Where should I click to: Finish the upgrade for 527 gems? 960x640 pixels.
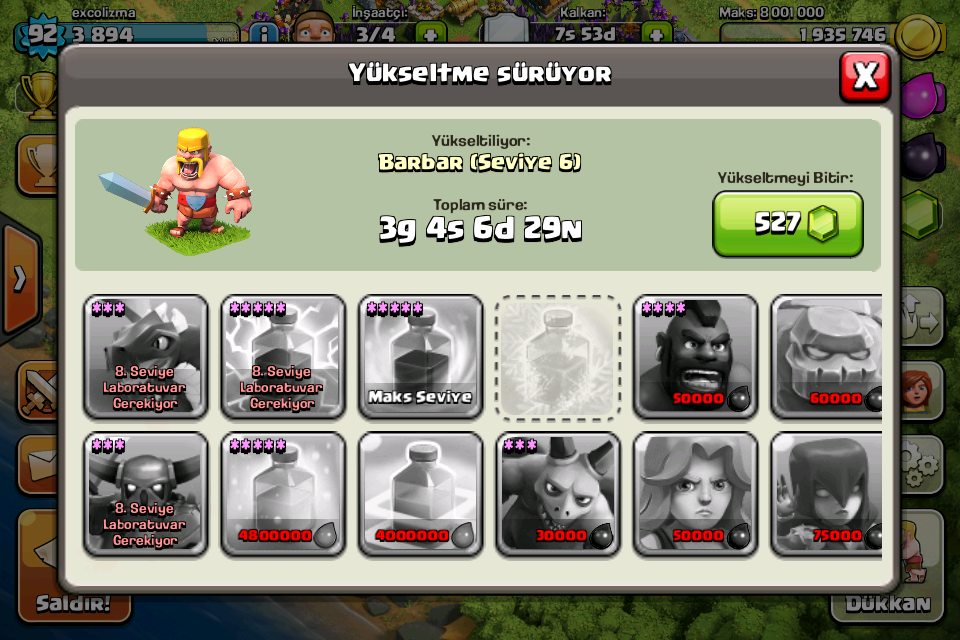787,223
